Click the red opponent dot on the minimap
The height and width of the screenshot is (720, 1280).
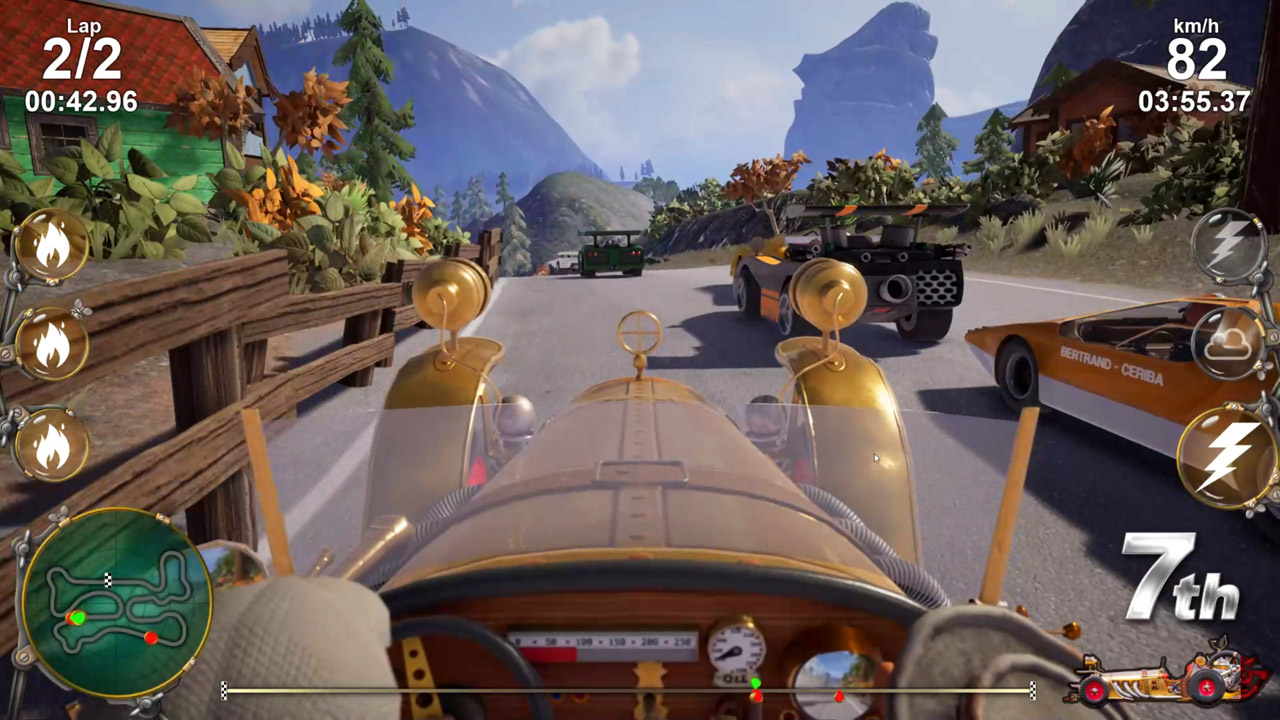coord(150,637)
